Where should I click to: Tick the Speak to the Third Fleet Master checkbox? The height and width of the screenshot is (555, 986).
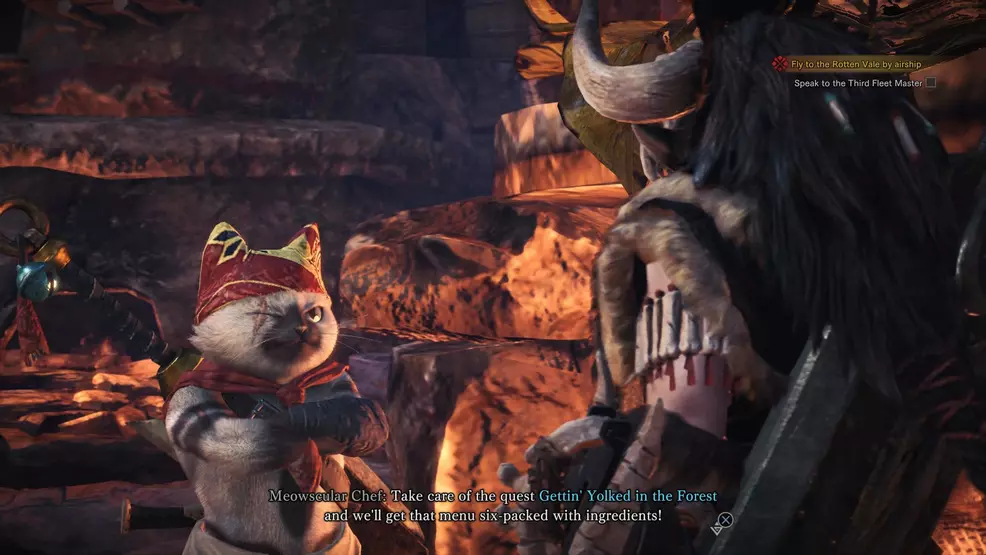(x=931, y=83)
